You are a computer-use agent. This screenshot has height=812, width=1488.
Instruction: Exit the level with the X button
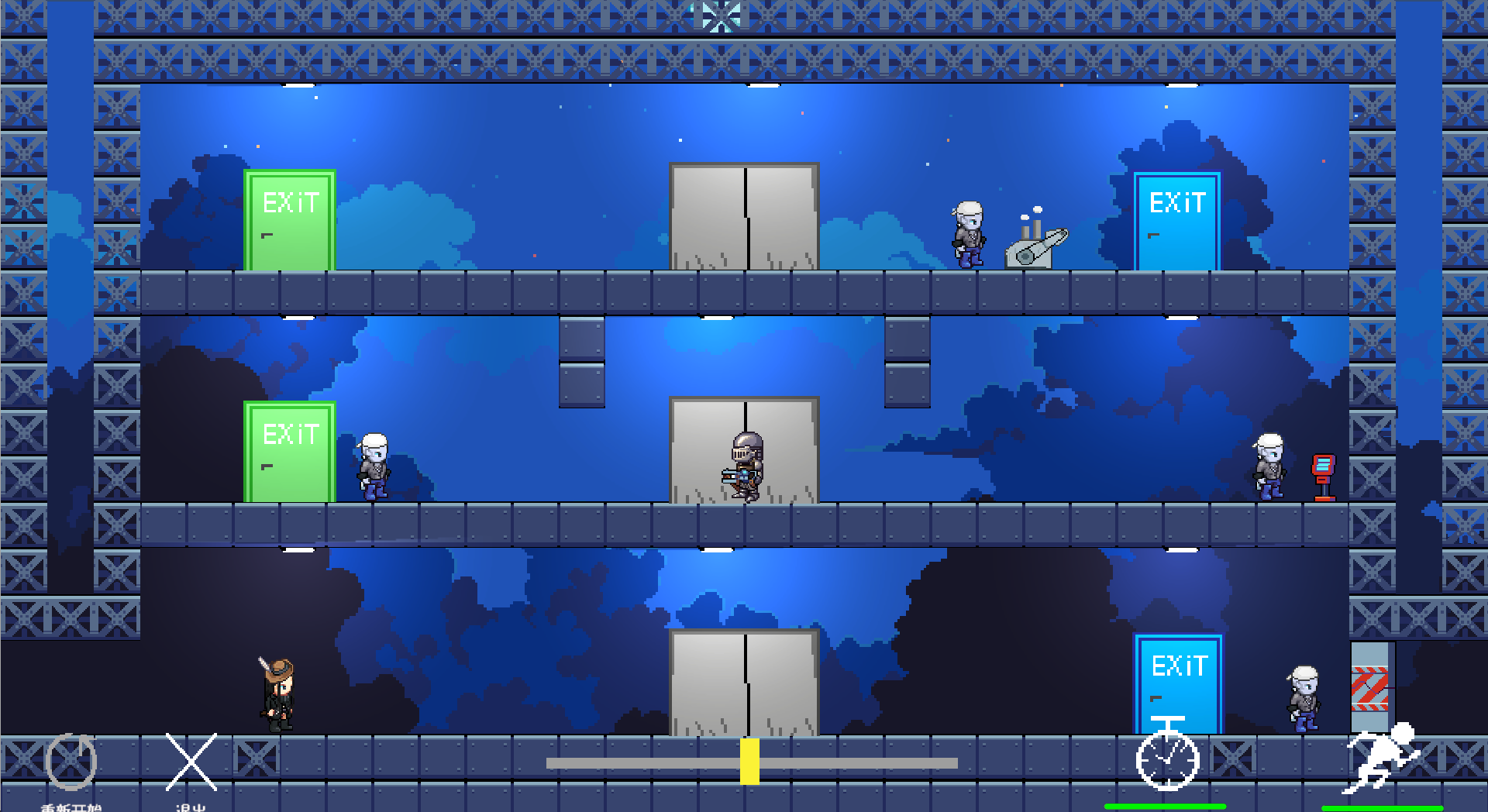click(191, 762)
